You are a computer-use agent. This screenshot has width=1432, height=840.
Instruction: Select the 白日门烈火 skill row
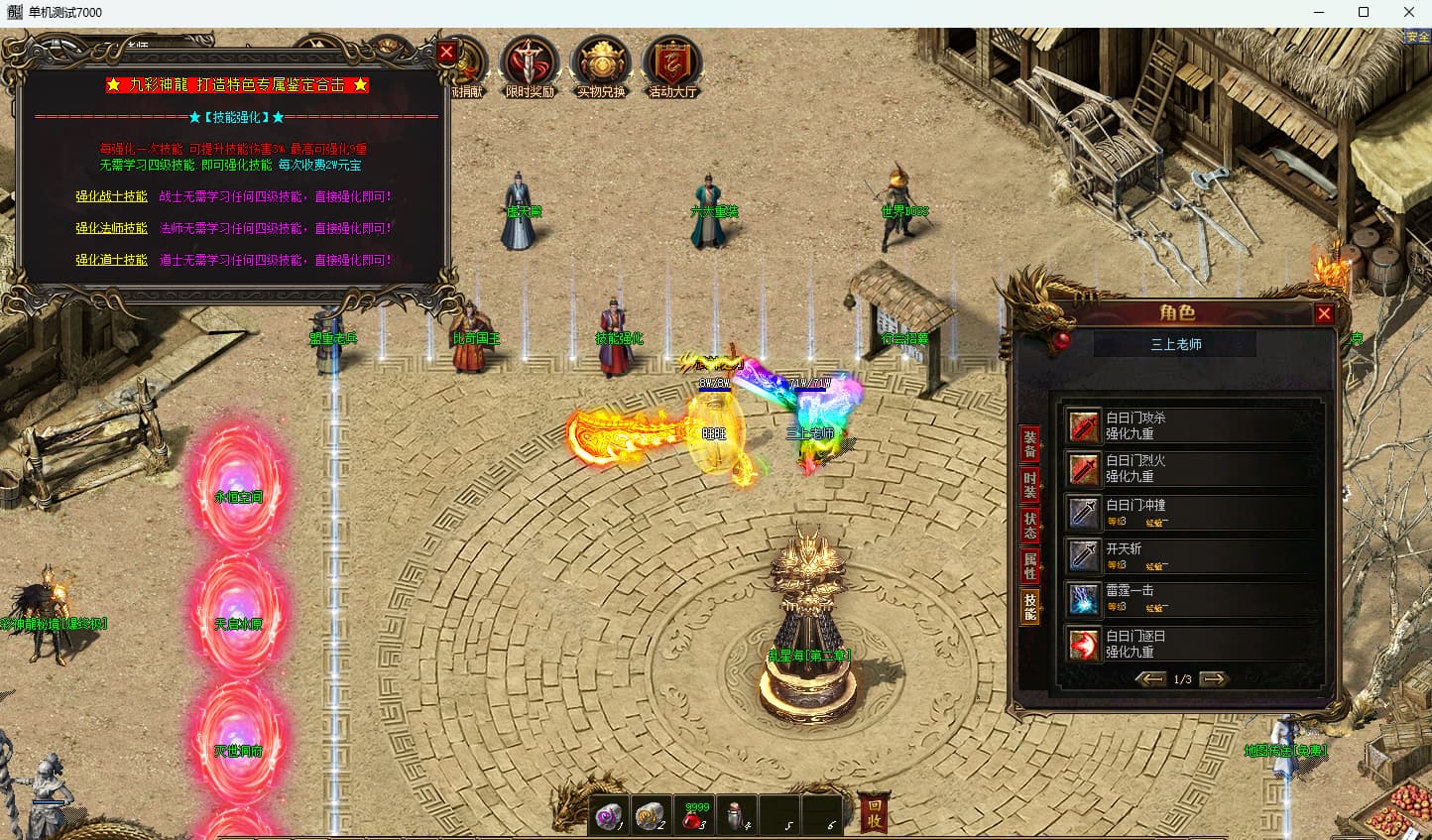tap(1190, 468)
